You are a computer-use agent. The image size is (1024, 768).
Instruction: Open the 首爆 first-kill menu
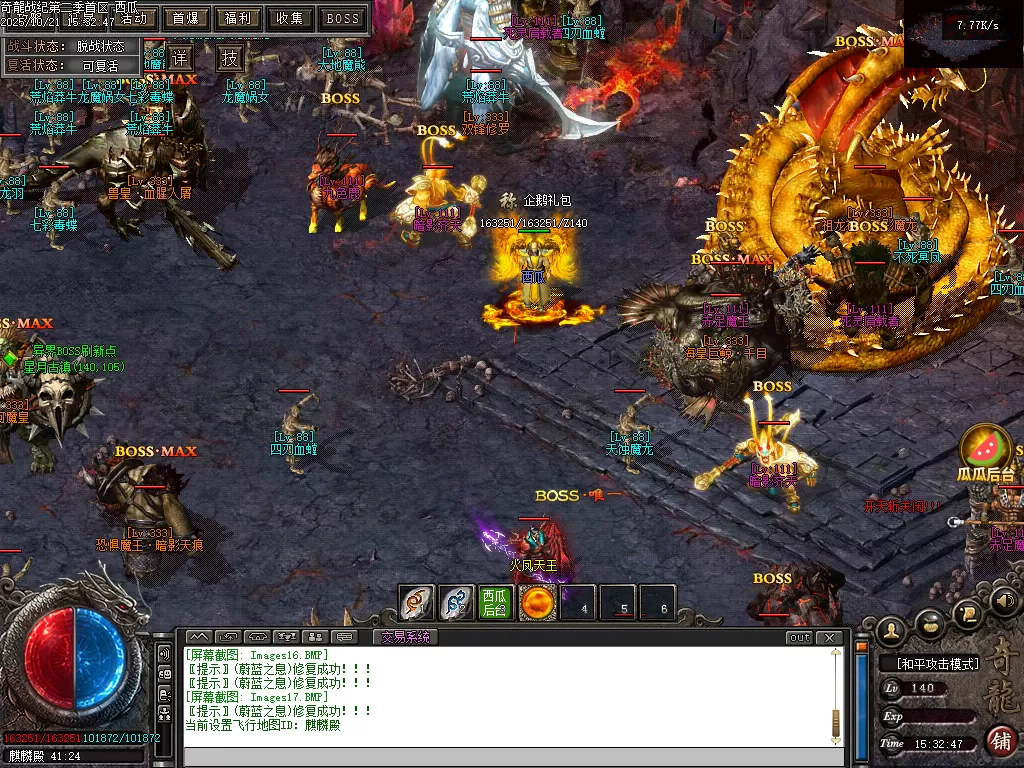coord(185,18)
